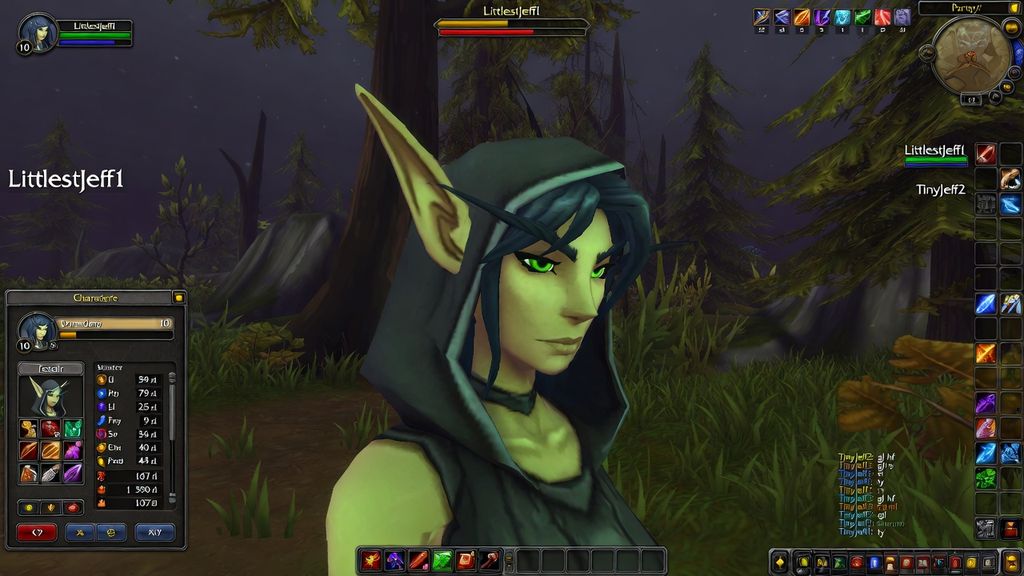Select the green gem equipment slot

72,428
